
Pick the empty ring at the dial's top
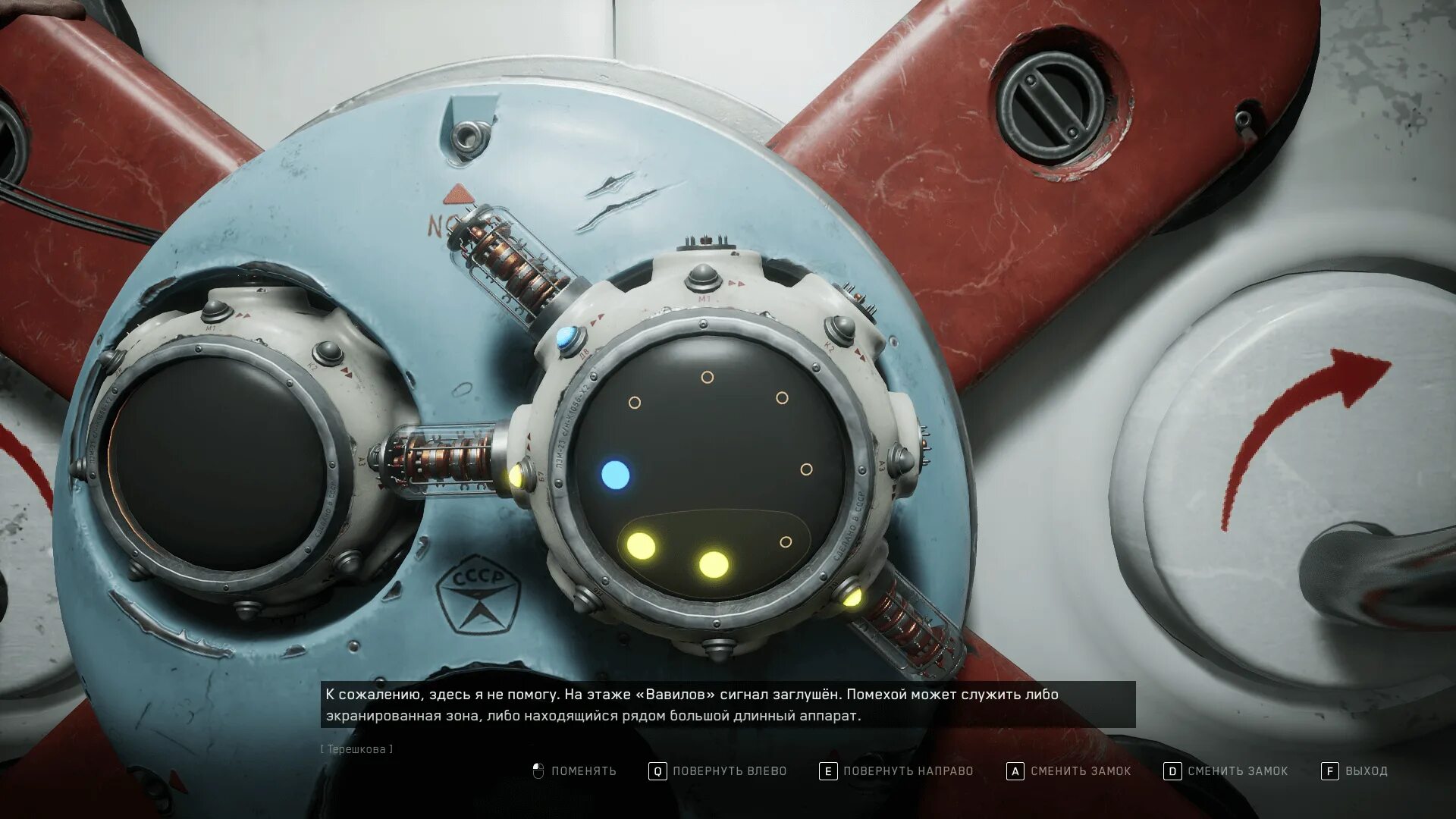coord(707,377)
